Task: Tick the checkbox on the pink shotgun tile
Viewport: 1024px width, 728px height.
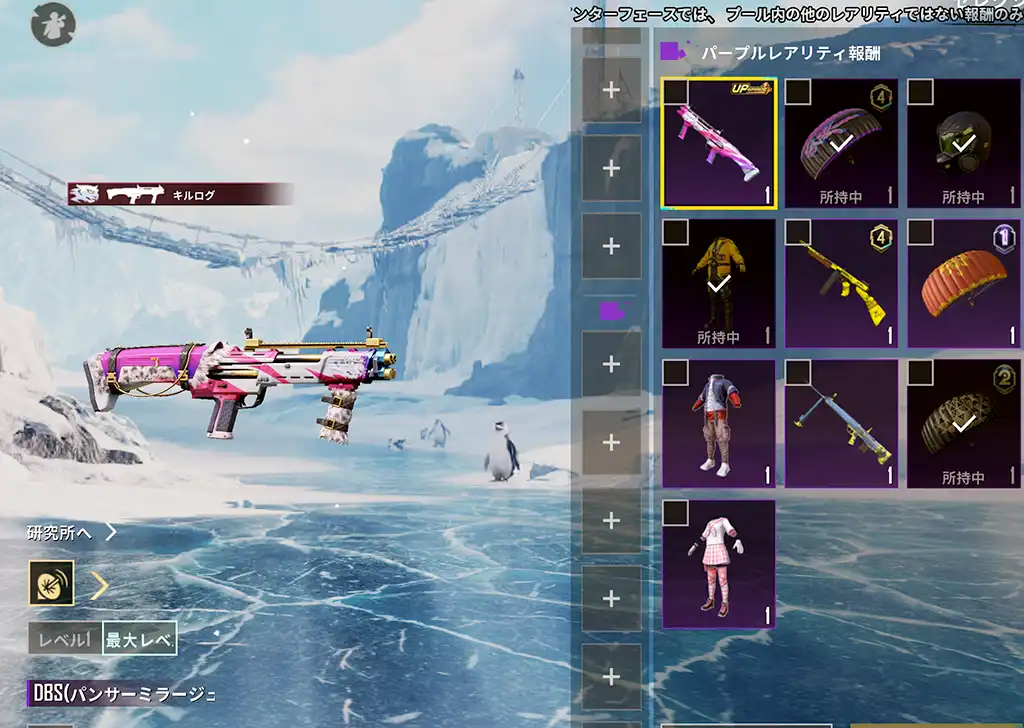Action: click(676, 92)
